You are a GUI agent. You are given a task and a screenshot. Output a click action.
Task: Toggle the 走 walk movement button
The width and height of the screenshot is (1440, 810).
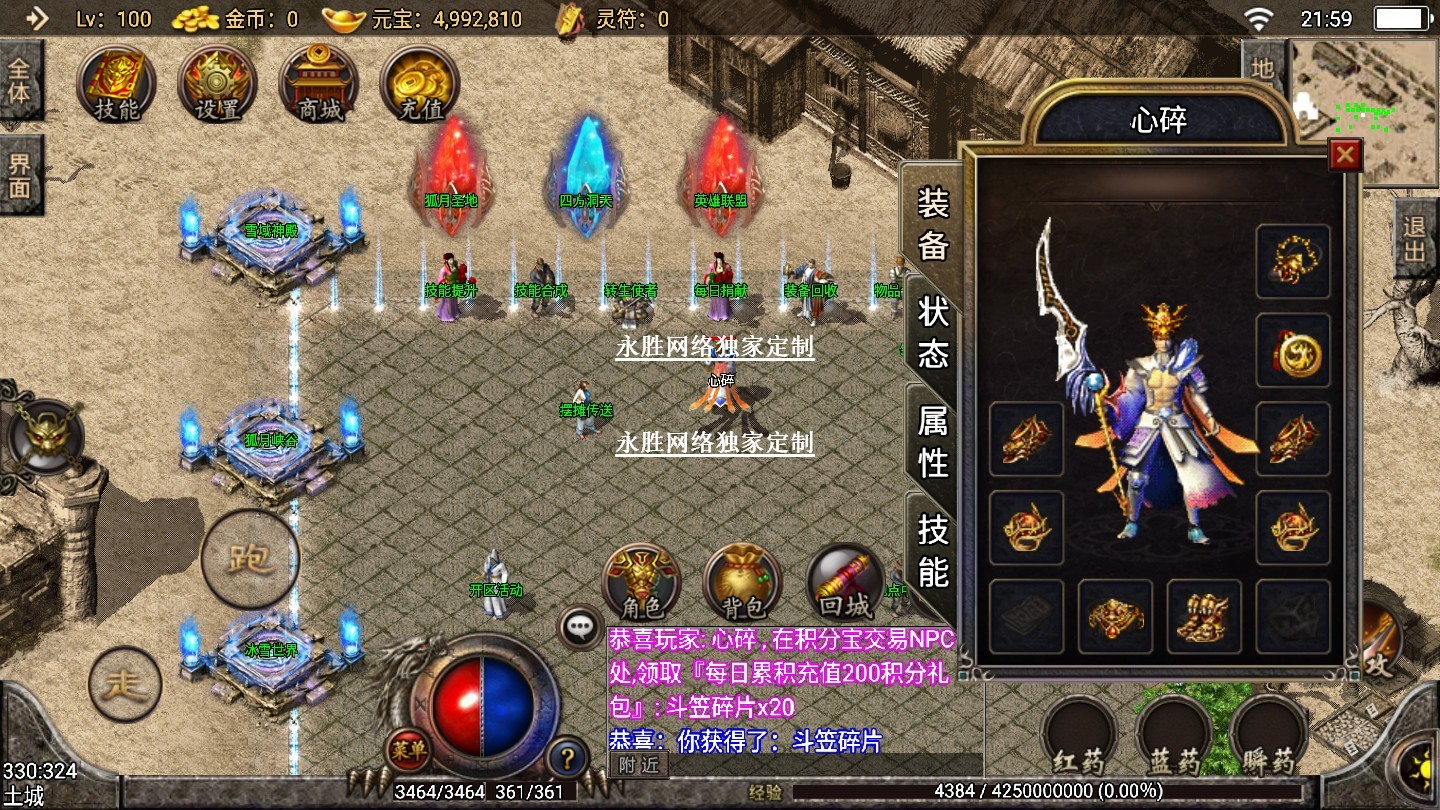coord(125,685)
